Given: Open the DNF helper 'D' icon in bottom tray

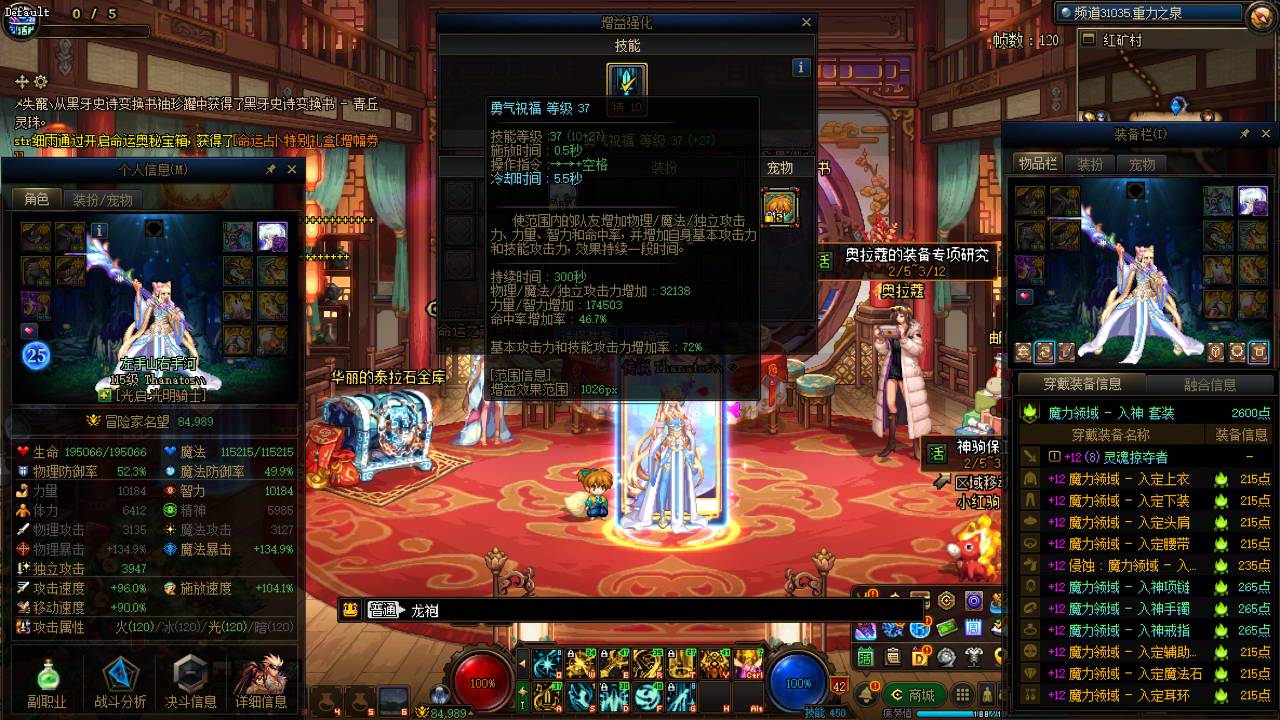Looking at the screenshot, I should (919, 657).
